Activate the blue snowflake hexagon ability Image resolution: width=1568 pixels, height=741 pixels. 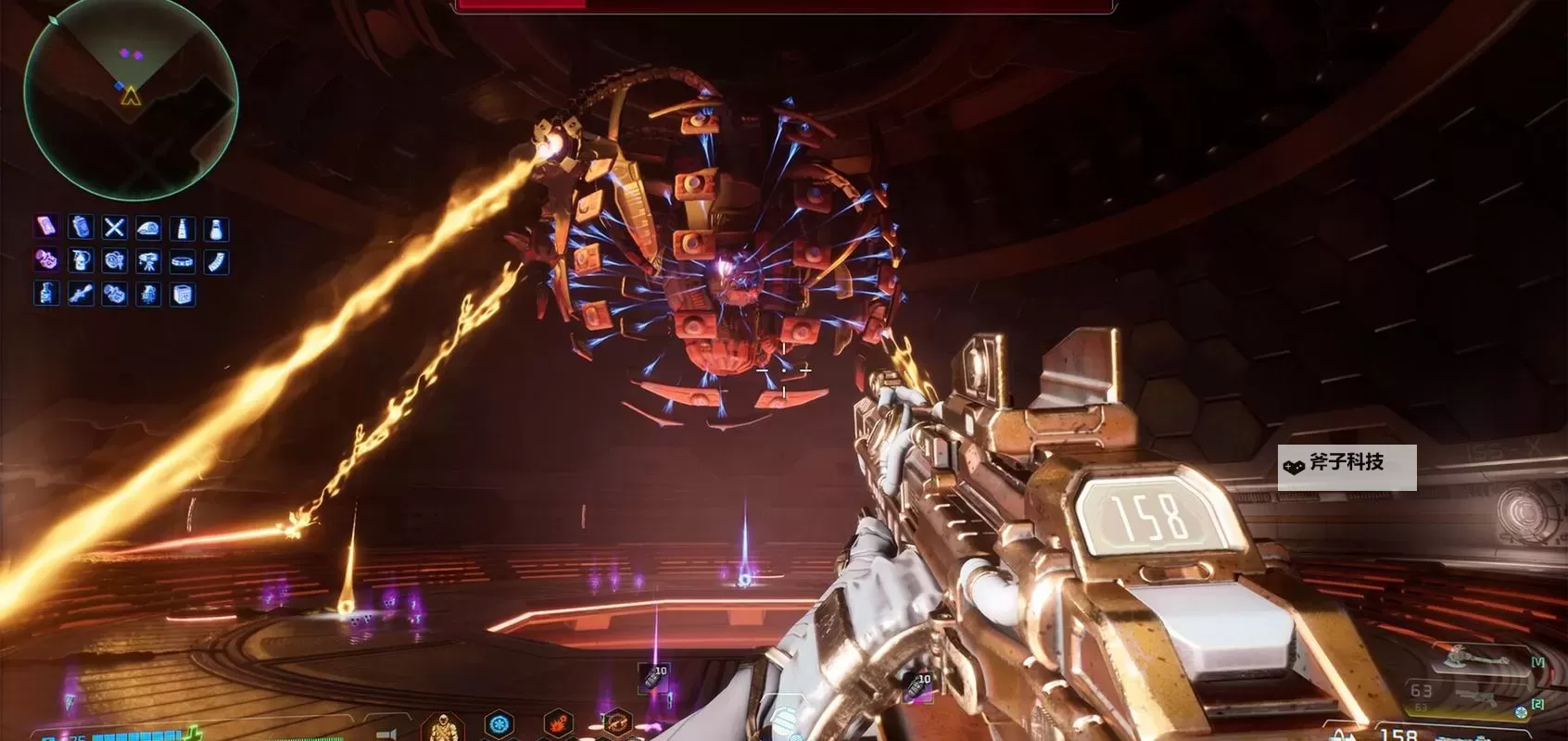499,723
